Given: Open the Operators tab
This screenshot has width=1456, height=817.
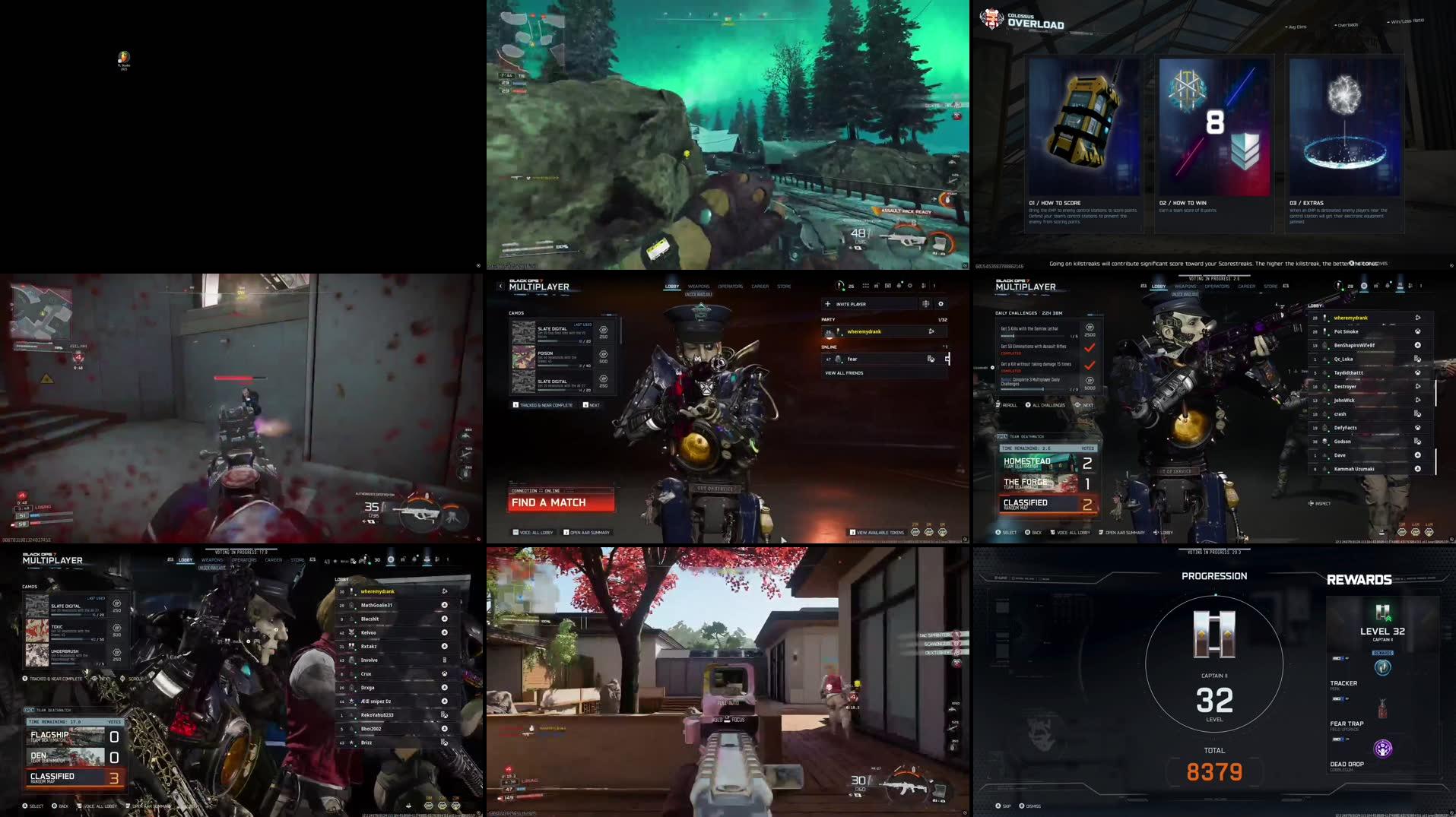Looking at the screenshot, I should coord(730,286).
